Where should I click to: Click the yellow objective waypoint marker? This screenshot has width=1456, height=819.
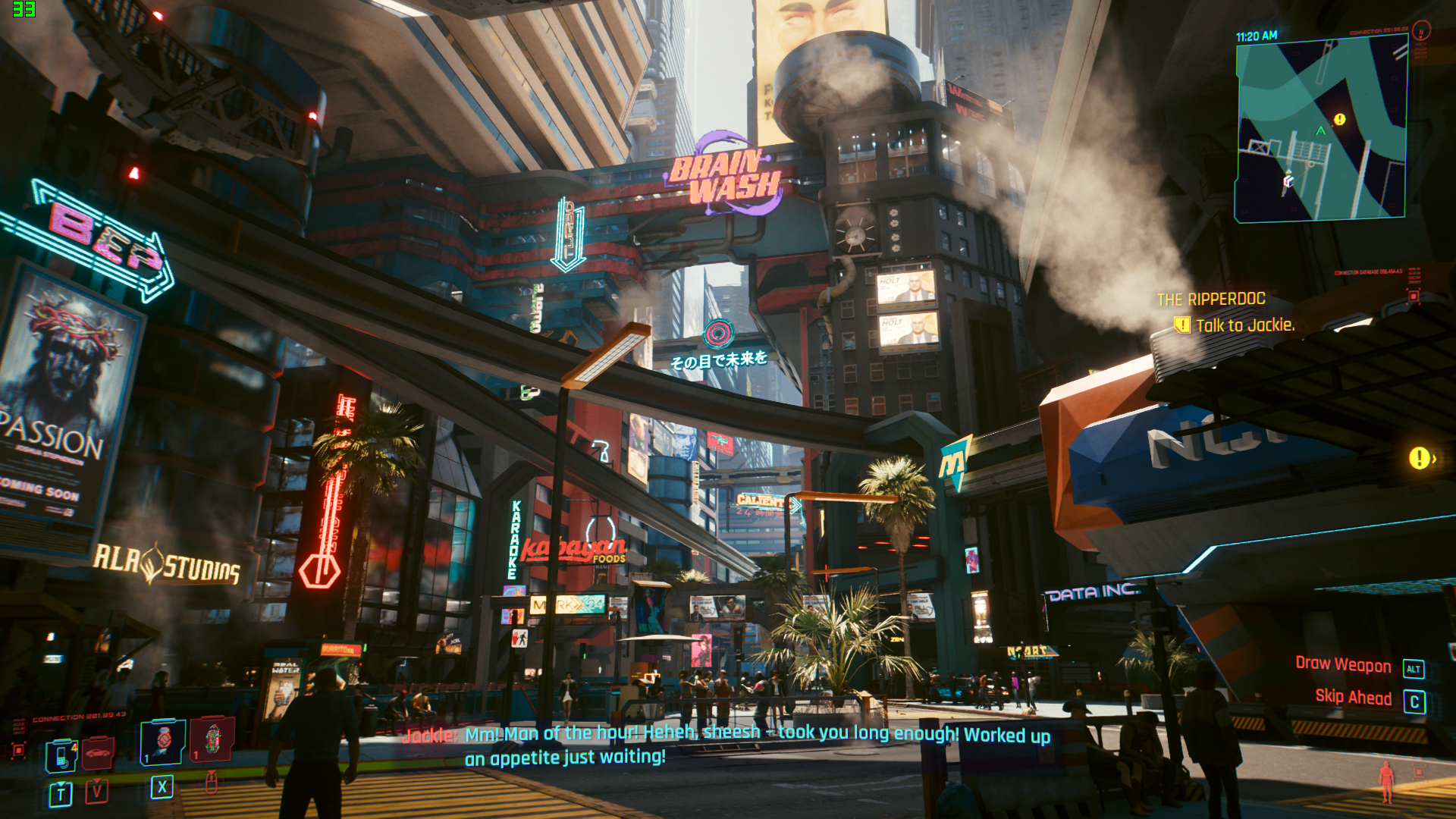point(1419,458)
